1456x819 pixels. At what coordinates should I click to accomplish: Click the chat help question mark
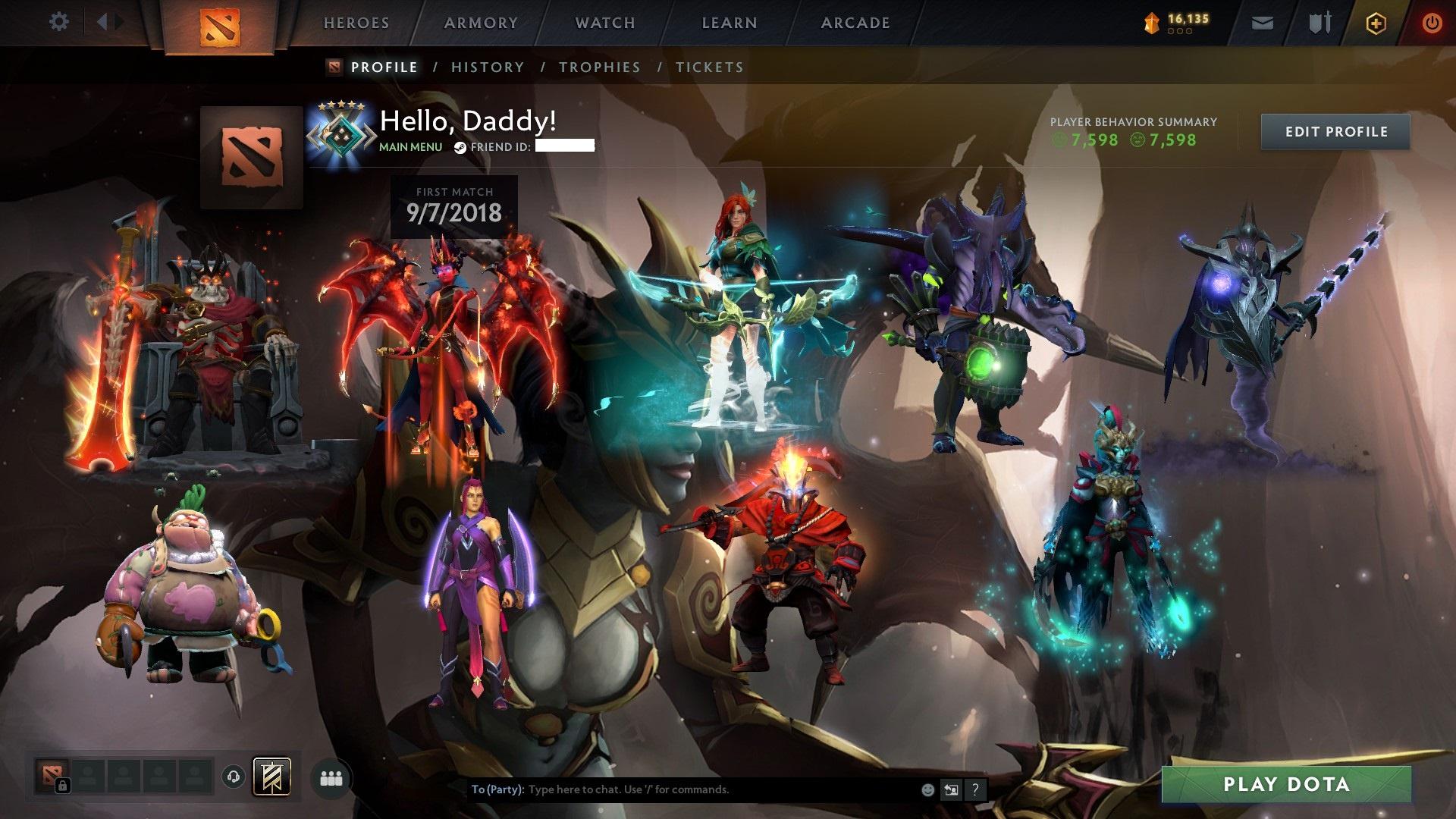click(973, 790)
